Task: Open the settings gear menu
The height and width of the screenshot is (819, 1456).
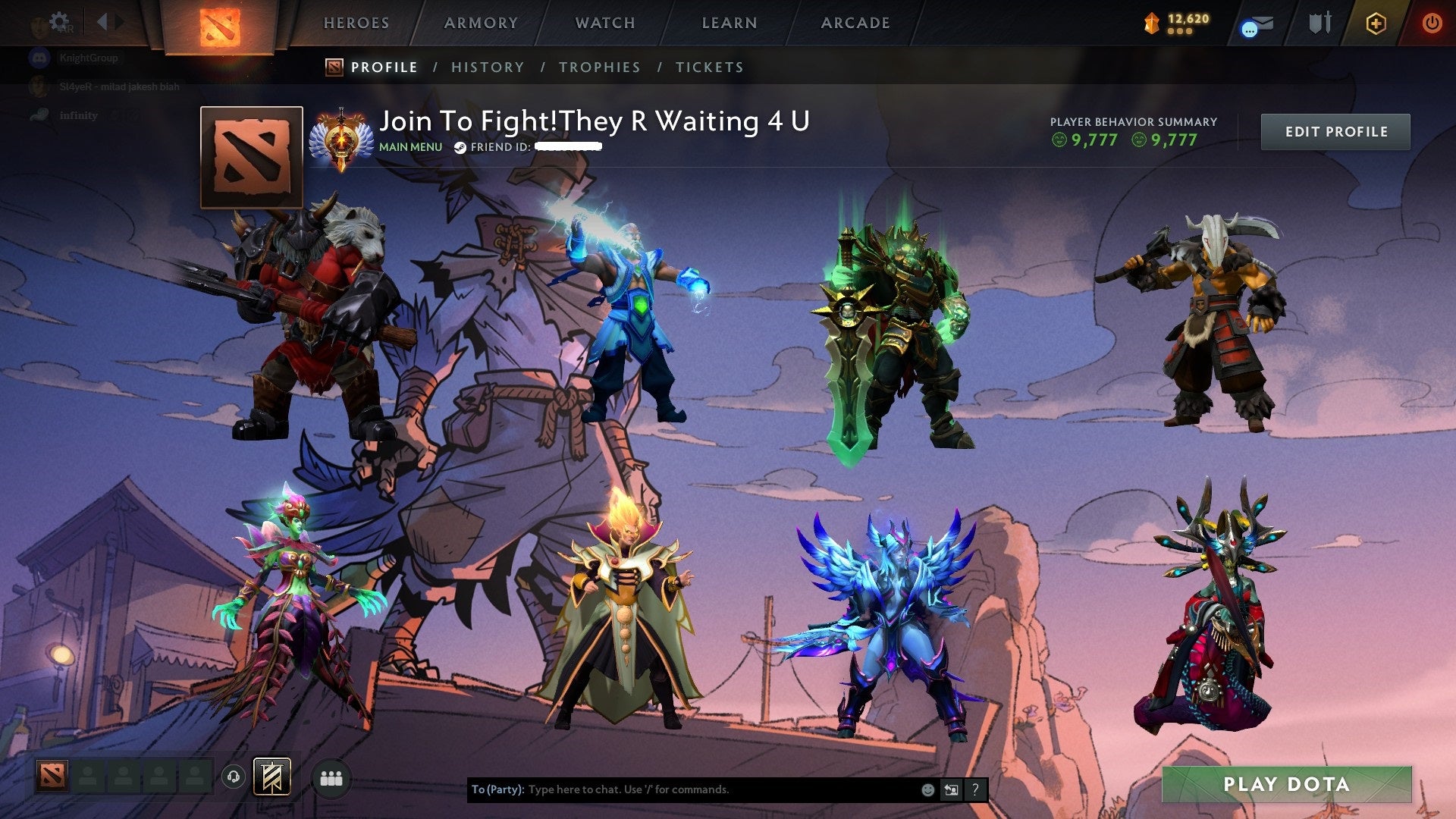Action: pyautogui.click(x=58, y=20)
